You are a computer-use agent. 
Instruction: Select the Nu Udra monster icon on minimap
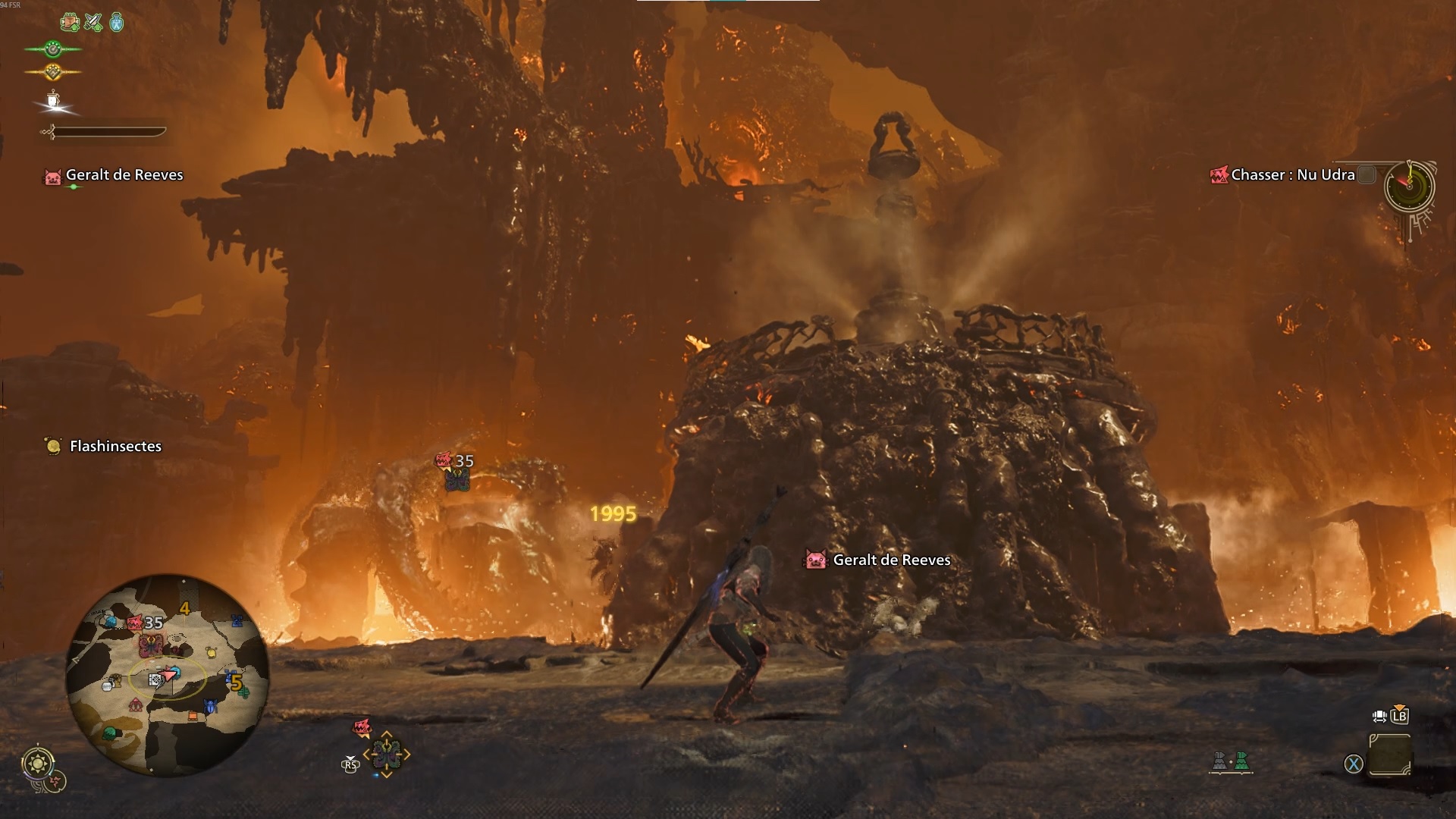135,623
